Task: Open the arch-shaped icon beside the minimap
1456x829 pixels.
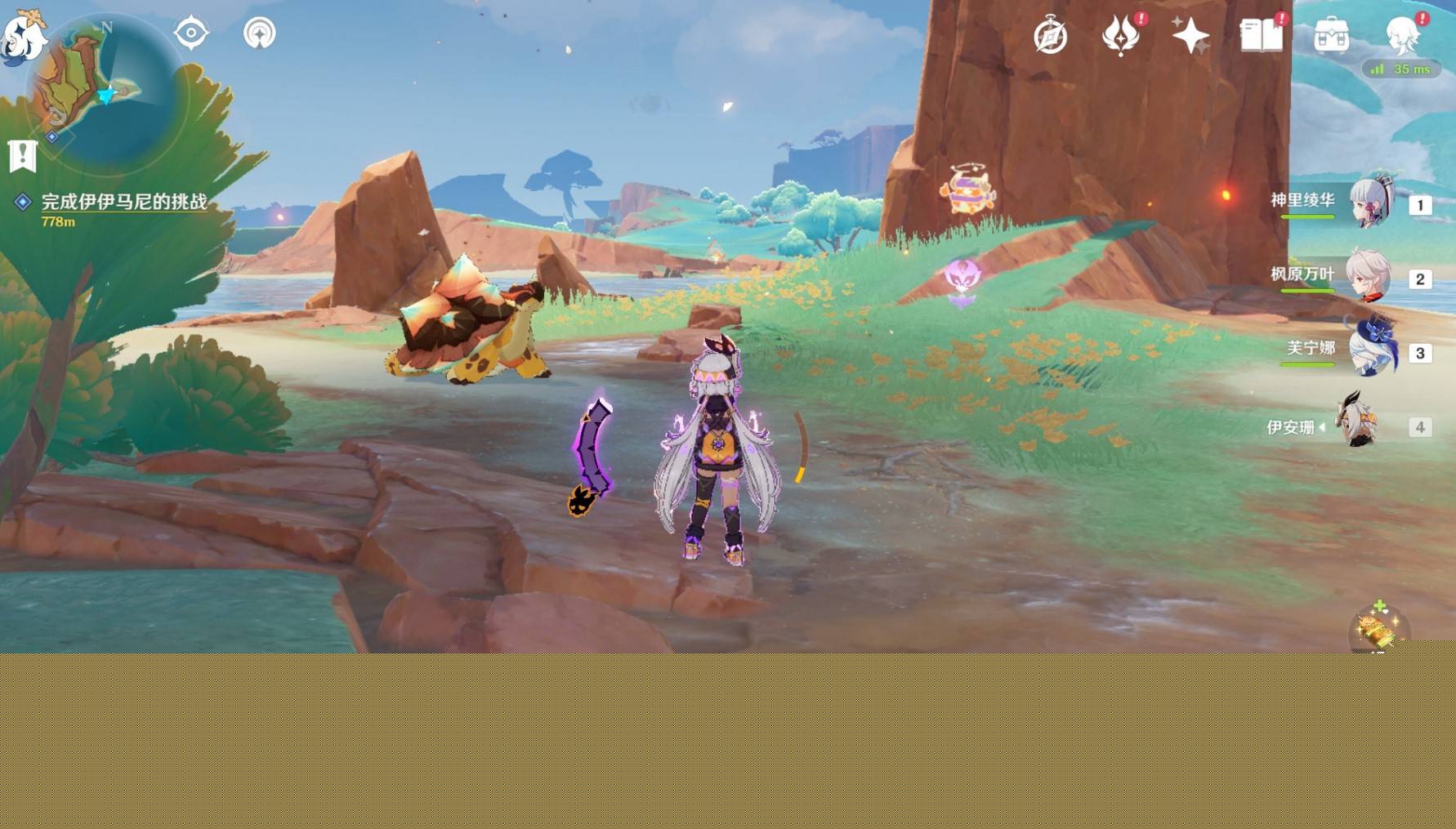Action: [260, 33]
